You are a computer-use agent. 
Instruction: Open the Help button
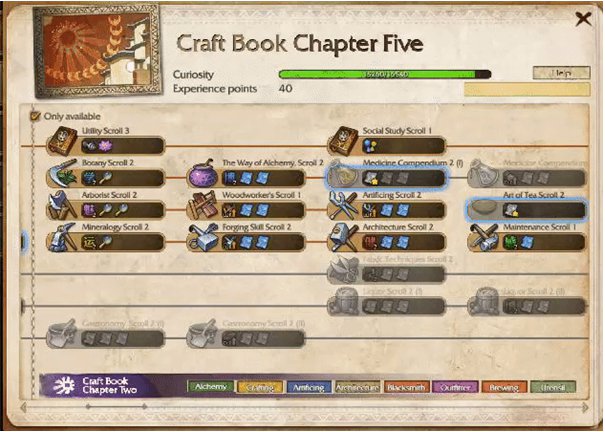[x=560, y=73]
